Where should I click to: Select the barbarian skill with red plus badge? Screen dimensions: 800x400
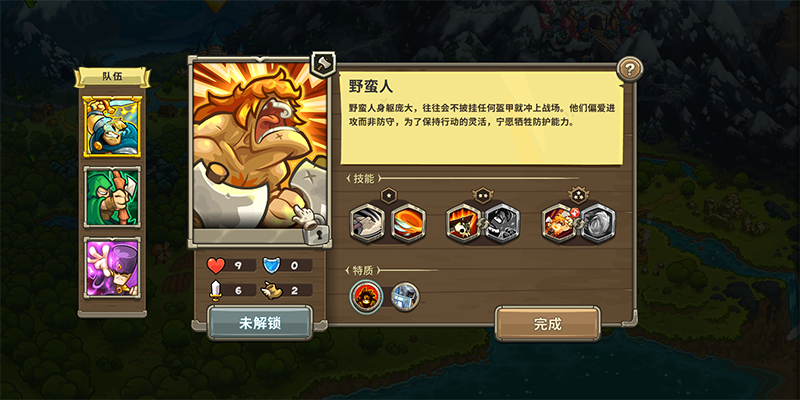pyautogui.click(x=559, y=222)
